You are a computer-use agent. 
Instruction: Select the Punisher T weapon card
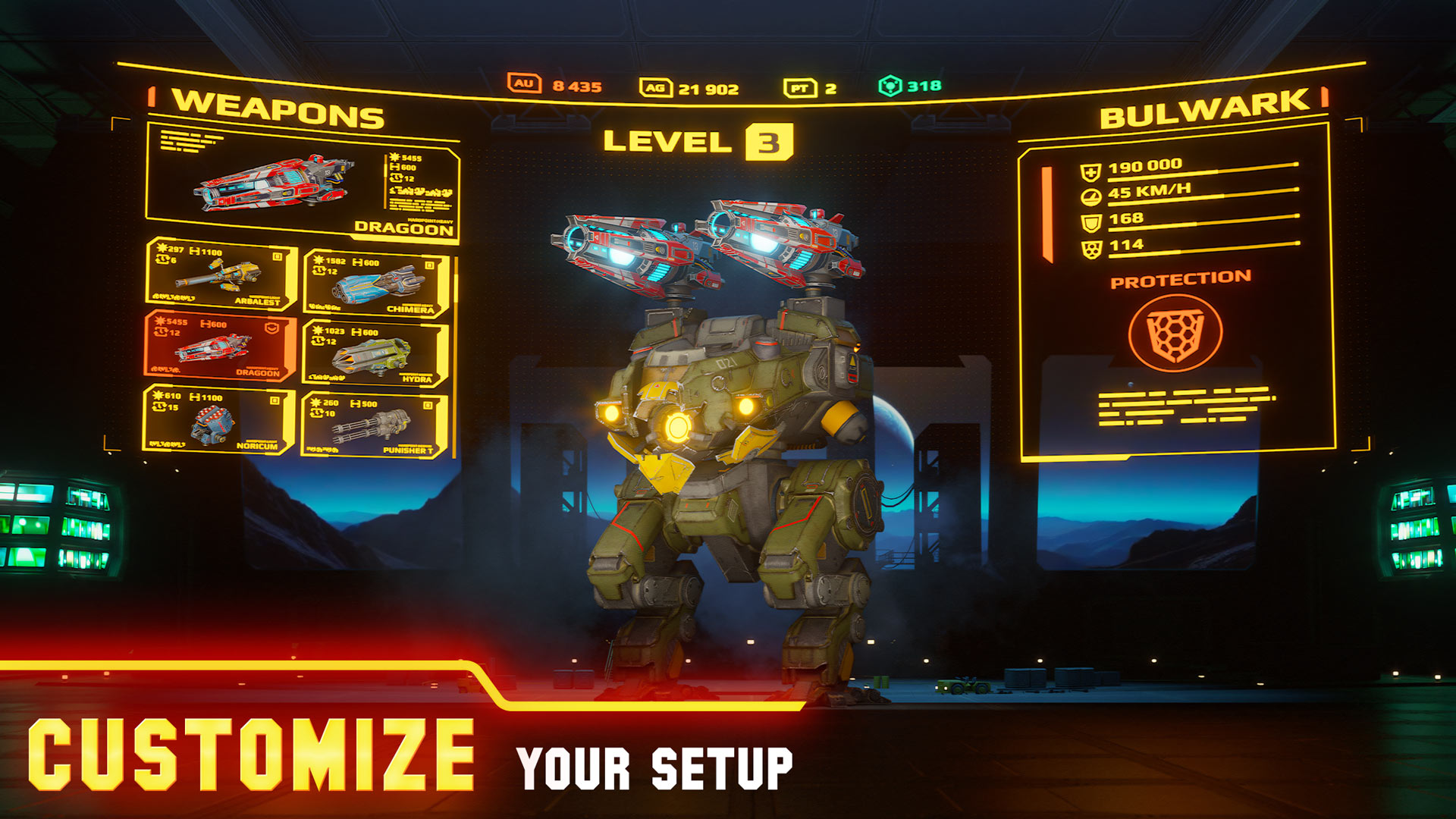coord(375,425)
